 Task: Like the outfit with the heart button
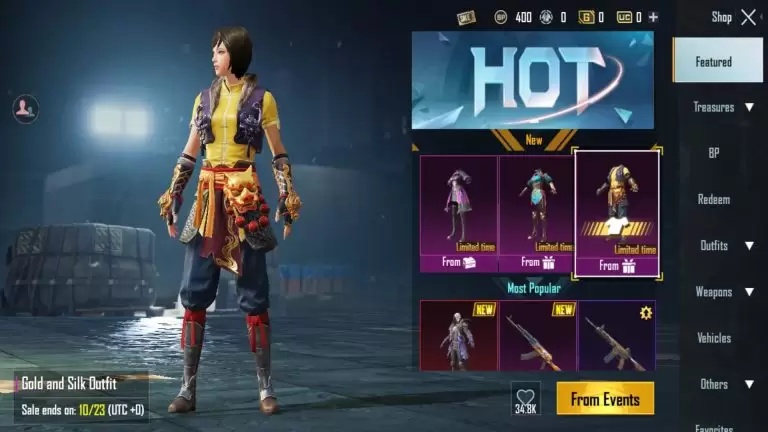(526, 398)
